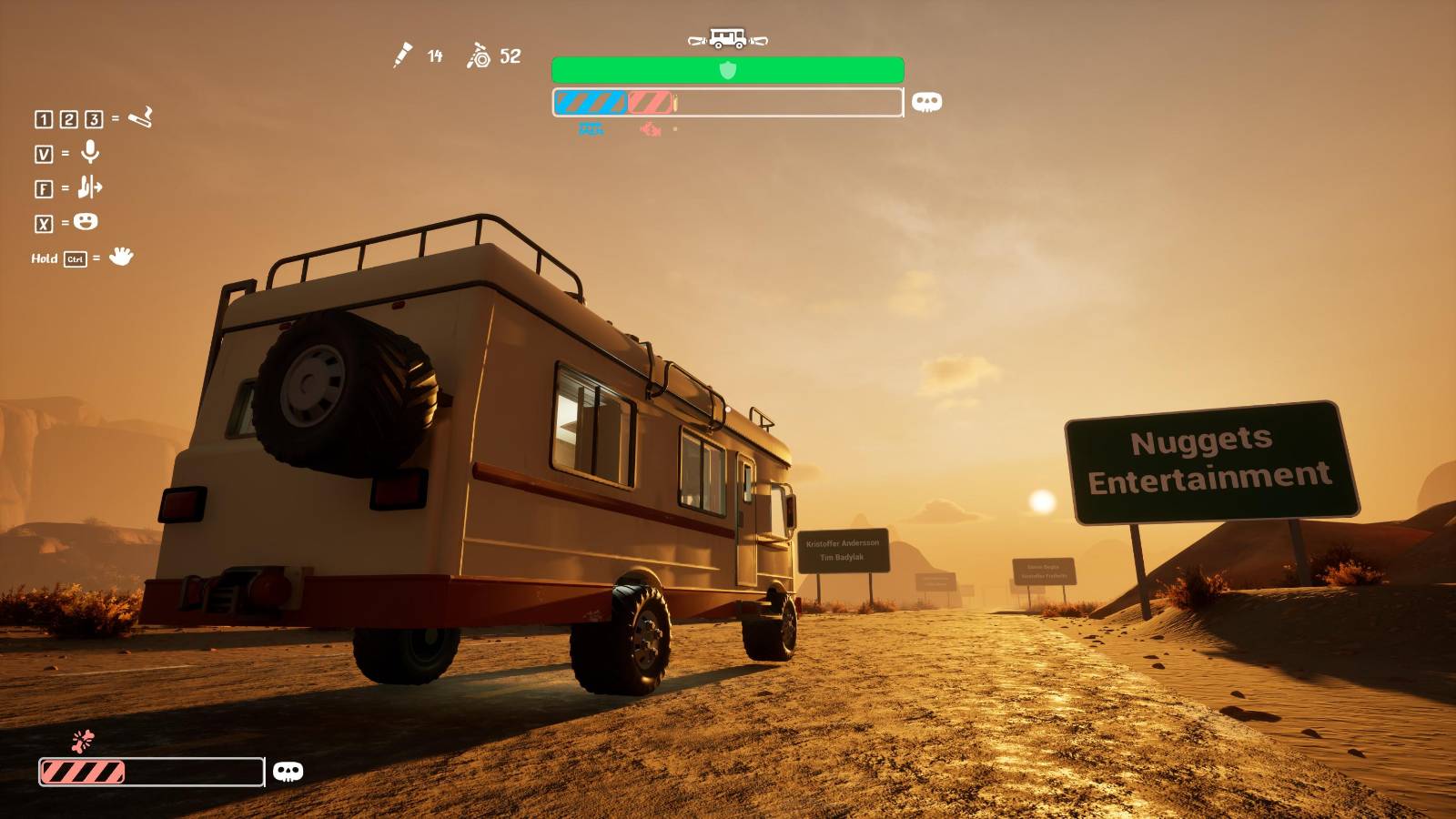This screenshot has height=819, width=1456.
Task: Click the skull icon beside the top striped bar
Action: tap(926, 102)
